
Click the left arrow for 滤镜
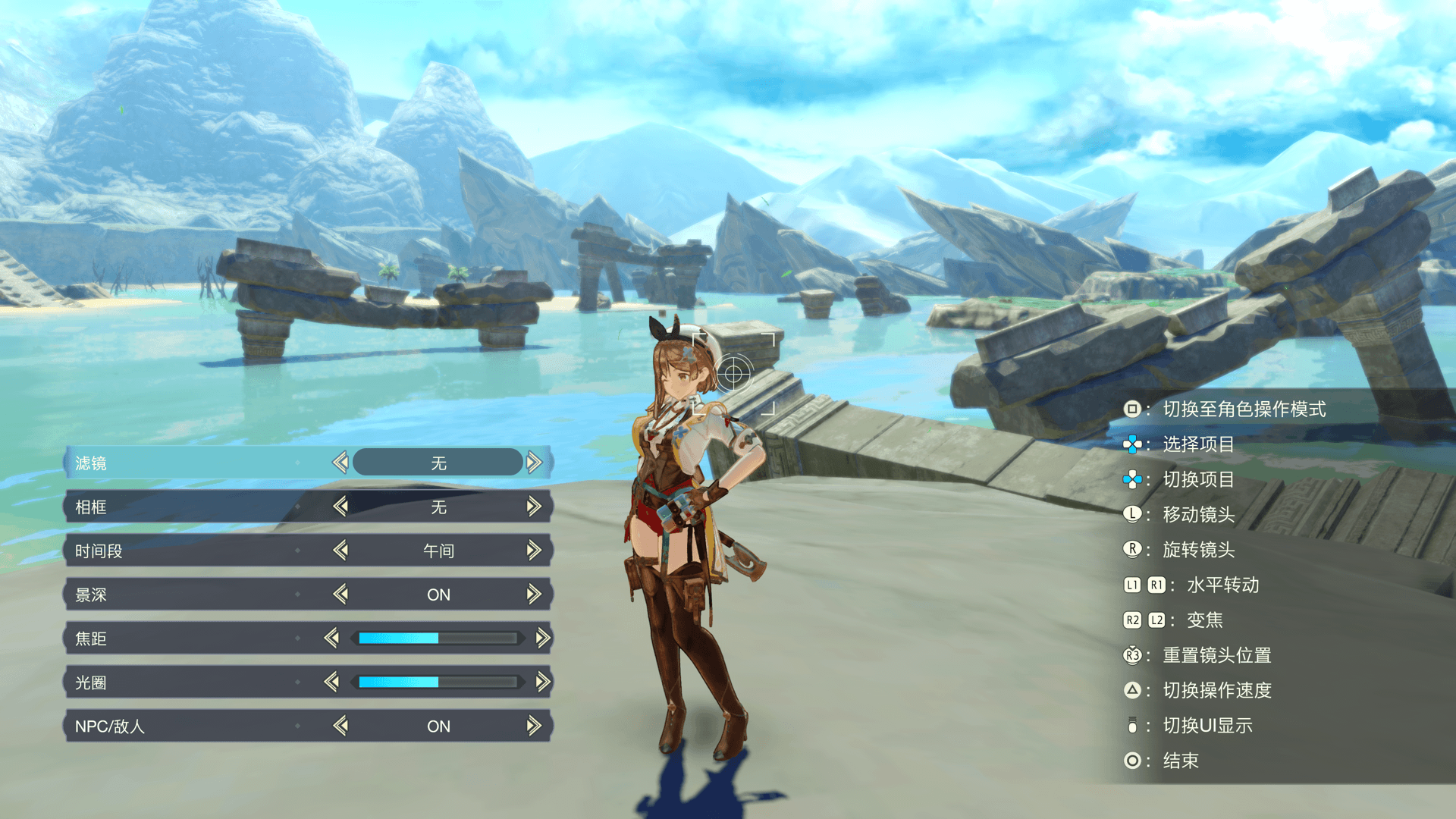point(340,462)
